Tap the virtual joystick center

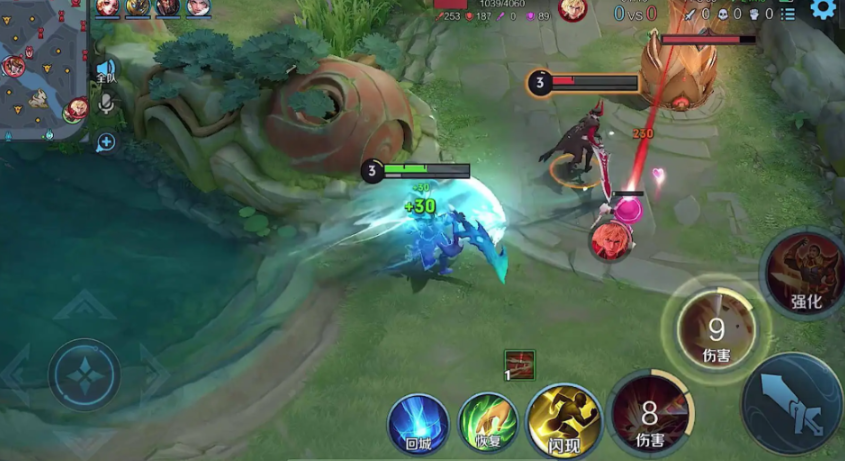pyautogui.click(x=85, y=374)
